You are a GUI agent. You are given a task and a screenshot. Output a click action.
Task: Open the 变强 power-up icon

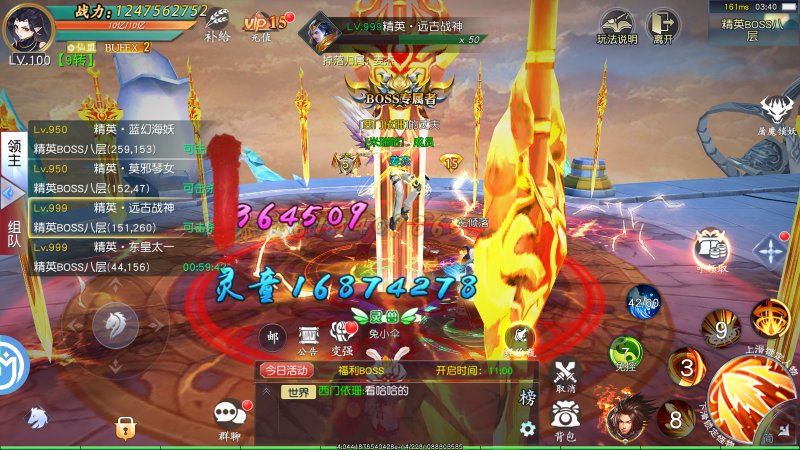342,338
